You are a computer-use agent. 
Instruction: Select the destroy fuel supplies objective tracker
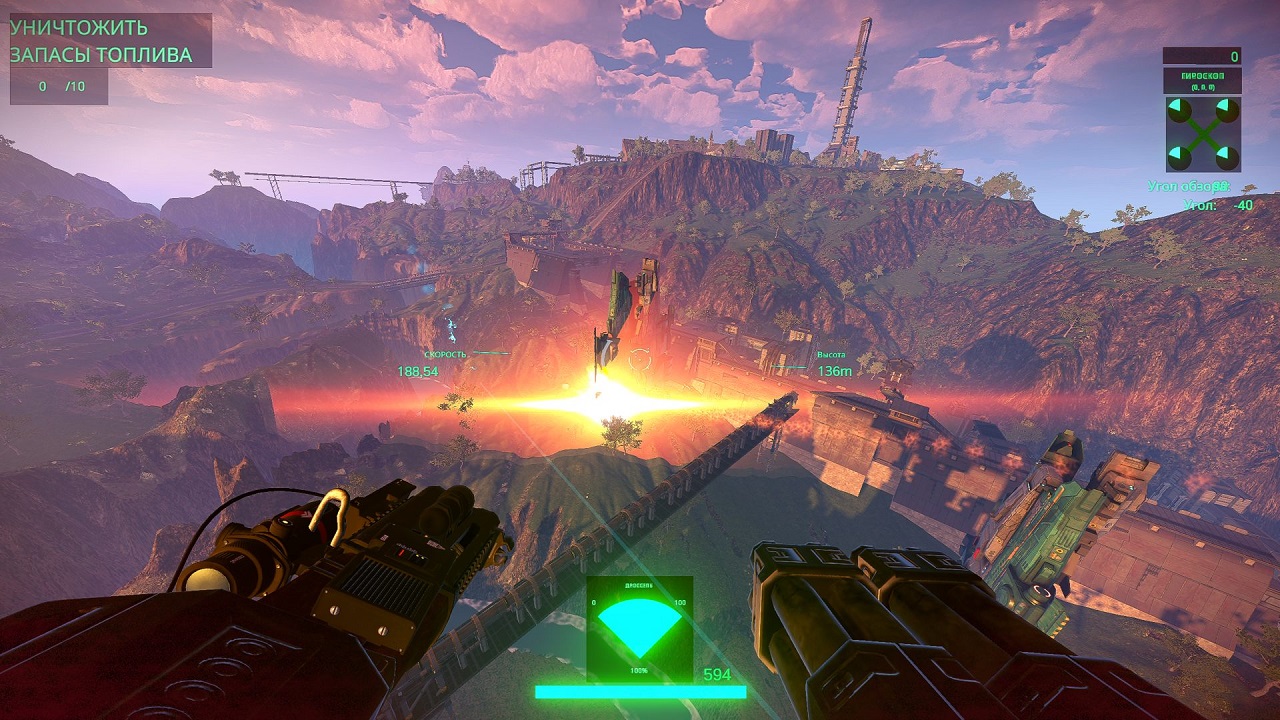(101, 42)
